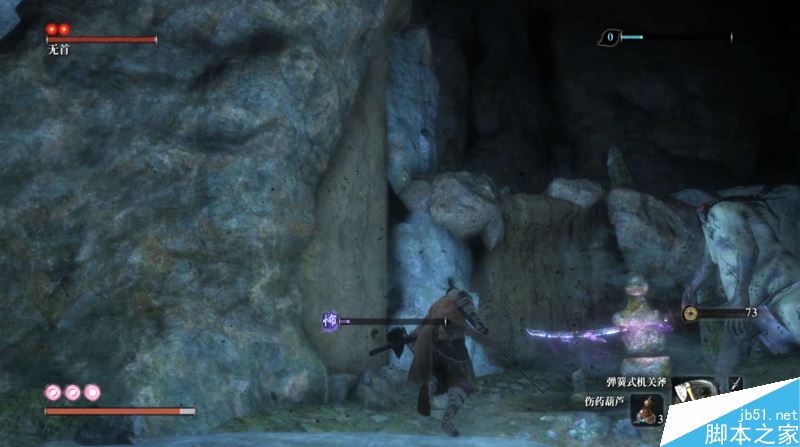Click the small blade icon beside the axe

(737, 383)
